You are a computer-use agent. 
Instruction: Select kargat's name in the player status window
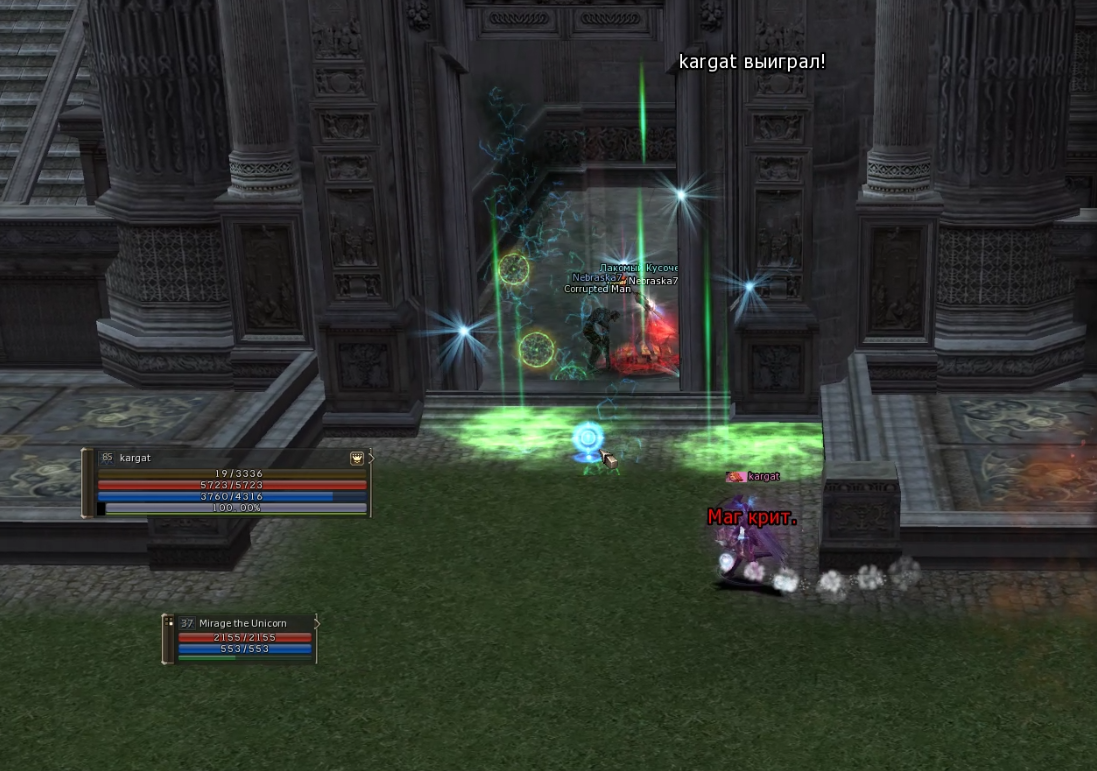pyautogui.click(x=135, y=458)
